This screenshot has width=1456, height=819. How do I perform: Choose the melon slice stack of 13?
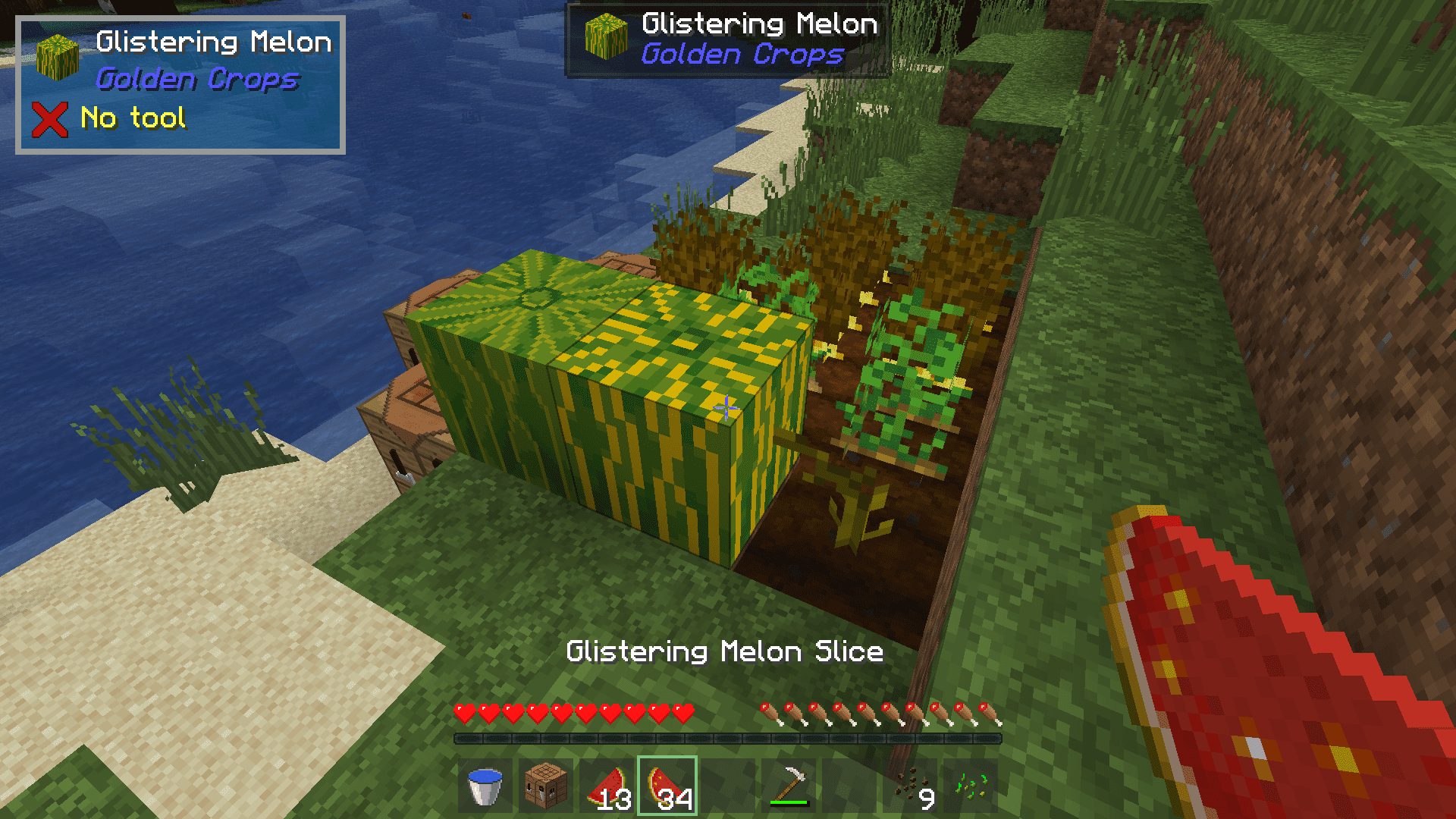click(x=607, y=786)
